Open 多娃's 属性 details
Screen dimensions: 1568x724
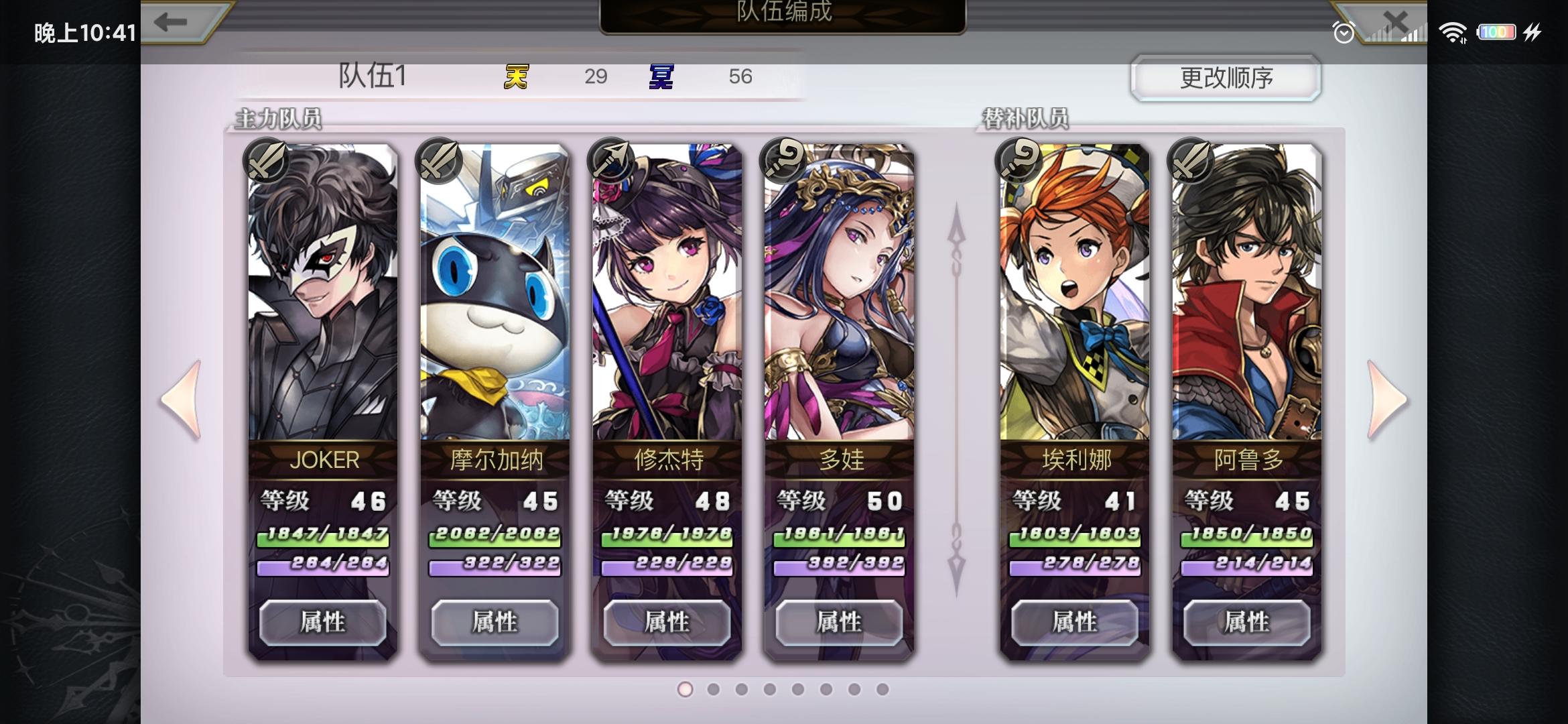[x=840, y=622]
